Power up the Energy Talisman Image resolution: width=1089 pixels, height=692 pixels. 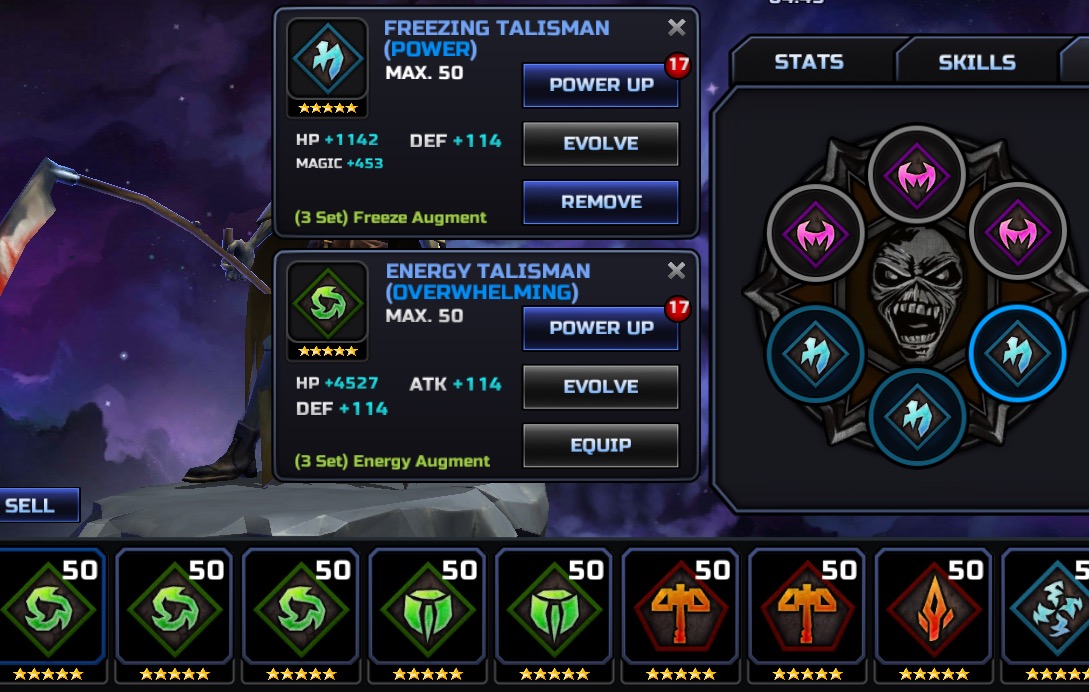coord(600,328)
